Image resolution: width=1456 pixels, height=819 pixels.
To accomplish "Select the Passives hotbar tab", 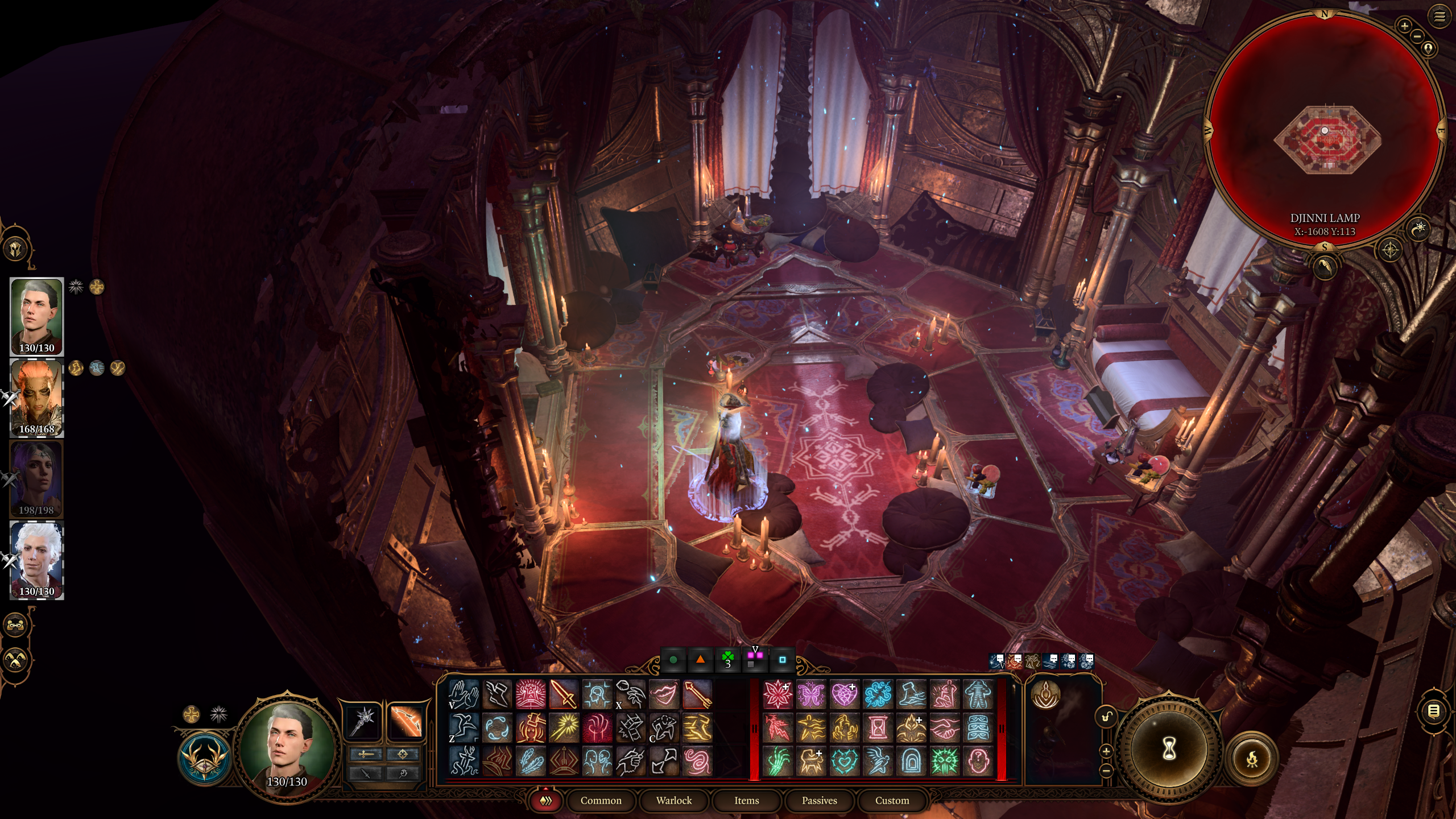I will point(819,800).
